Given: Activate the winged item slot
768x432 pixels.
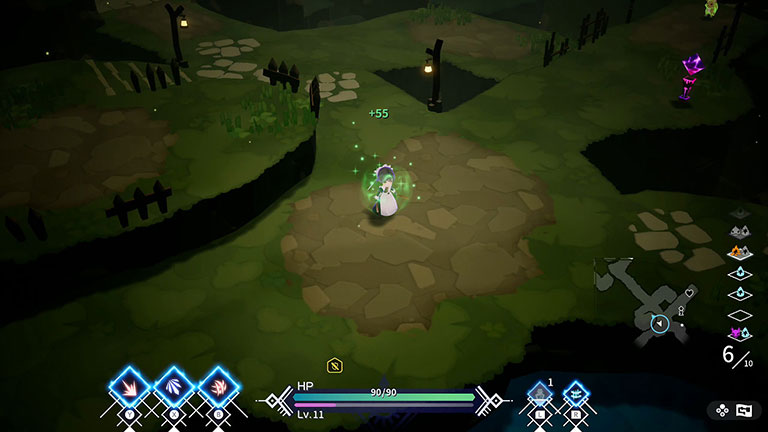Looking at the screenshot, I should 576,393.
